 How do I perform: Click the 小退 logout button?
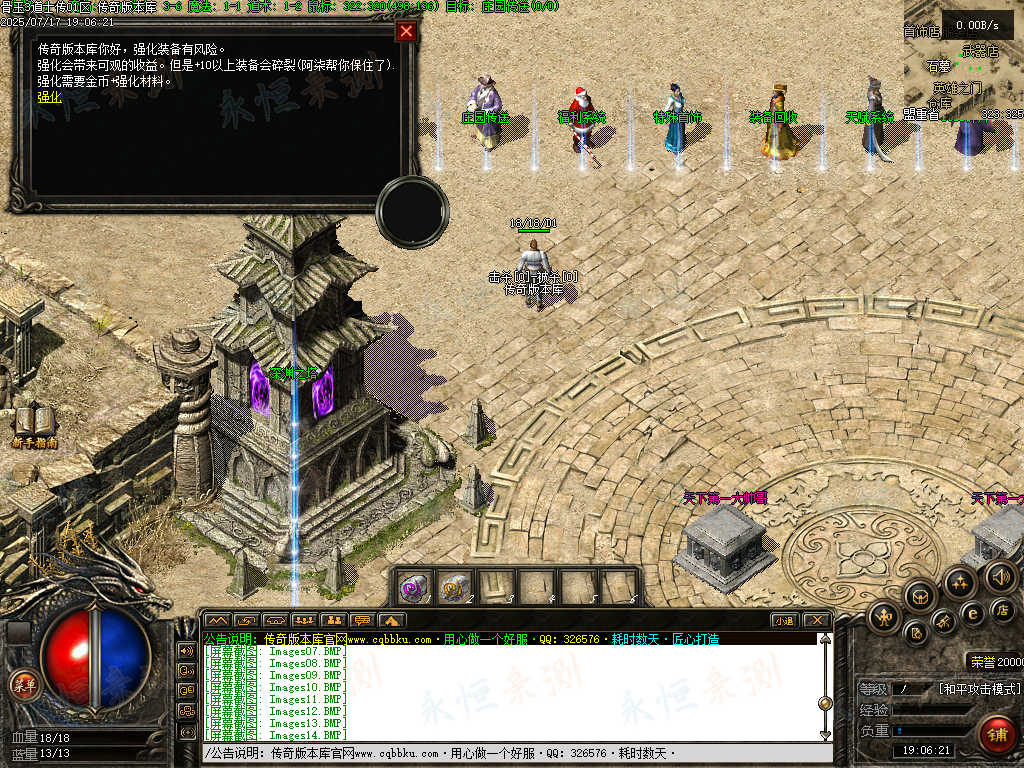tap(784, 620)
